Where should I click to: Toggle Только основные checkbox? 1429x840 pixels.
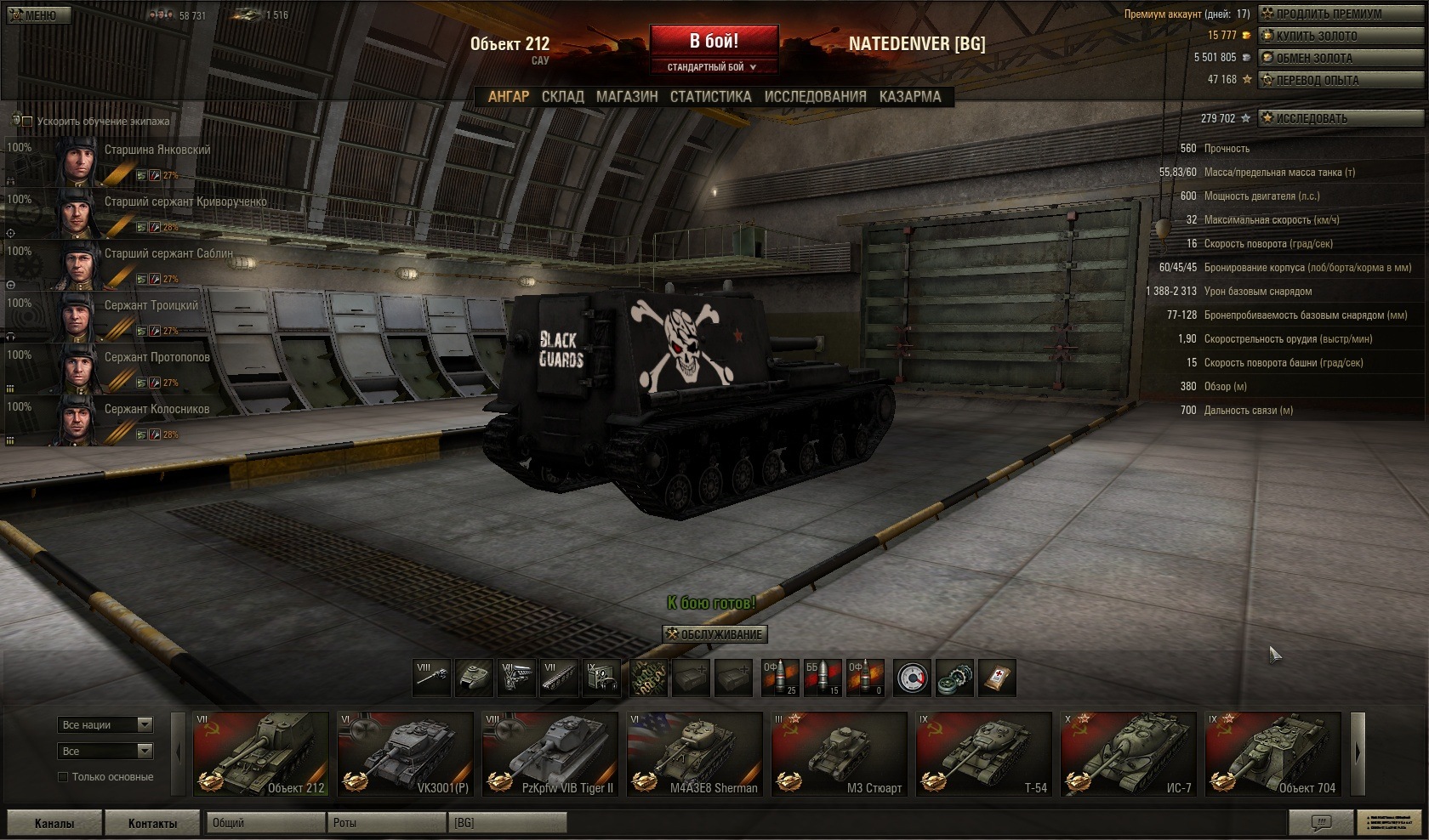point(63,777)
